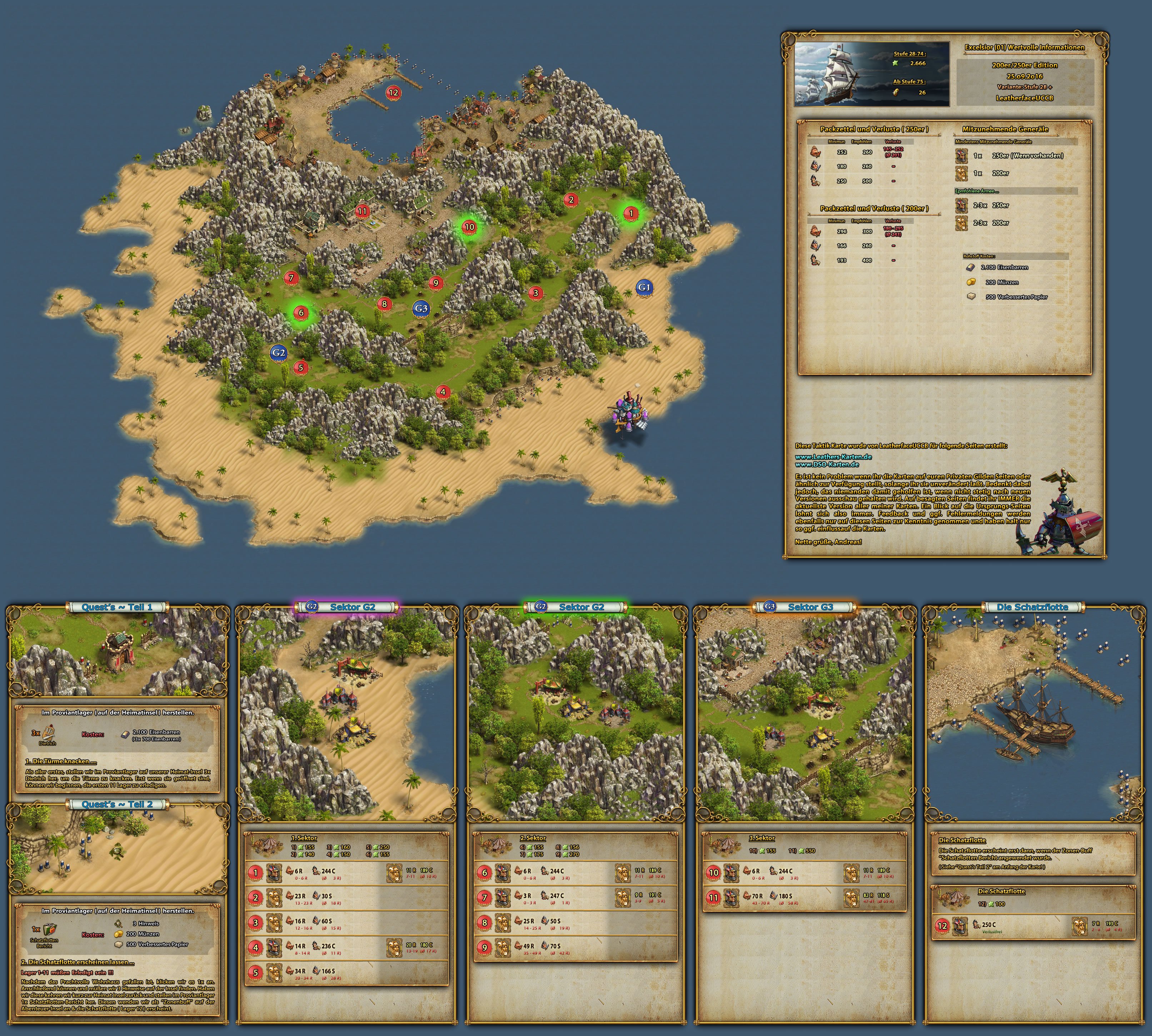Select camp marker 4 on the island map
Screen dimensions: 1152x1036
point(442,392)
